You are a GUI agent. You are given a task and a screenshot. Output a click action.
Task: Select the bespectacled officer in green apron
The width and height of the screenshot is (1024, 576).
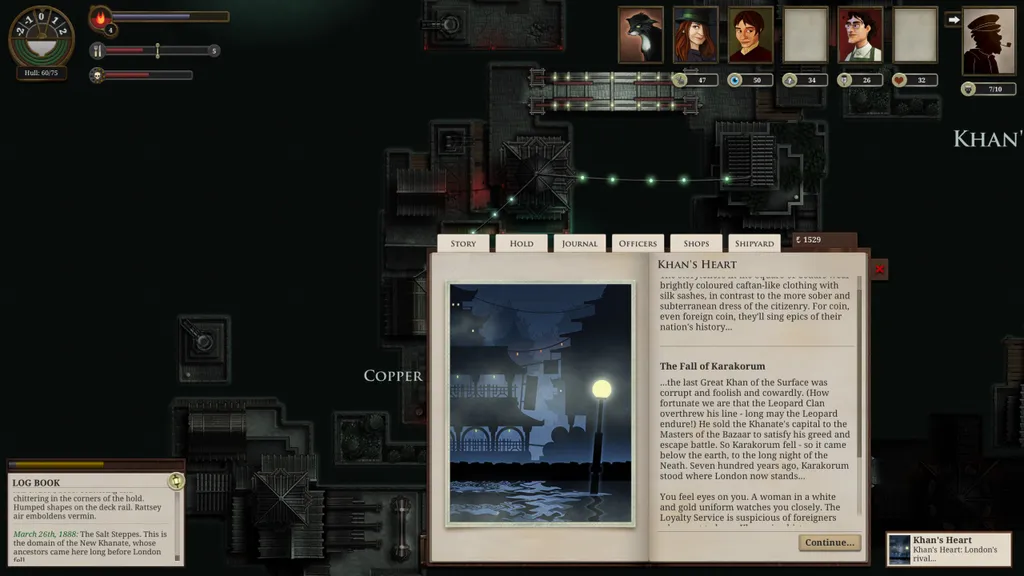(860, 35)
